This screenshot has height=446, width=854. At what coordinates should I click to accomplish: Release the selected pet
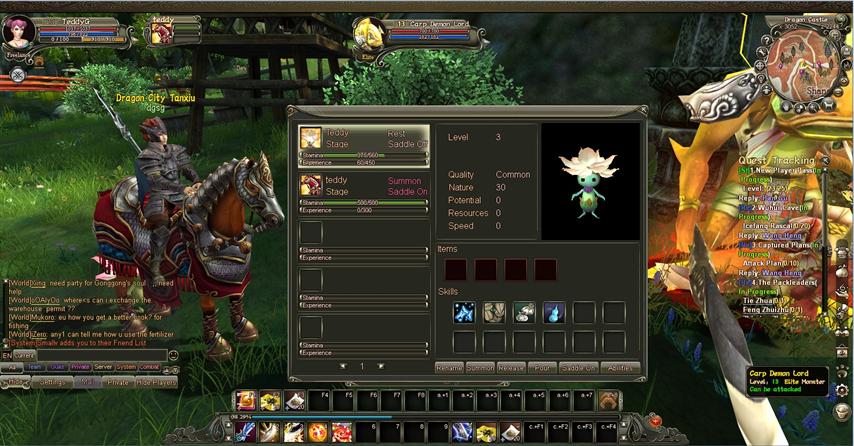coord(511,368)
